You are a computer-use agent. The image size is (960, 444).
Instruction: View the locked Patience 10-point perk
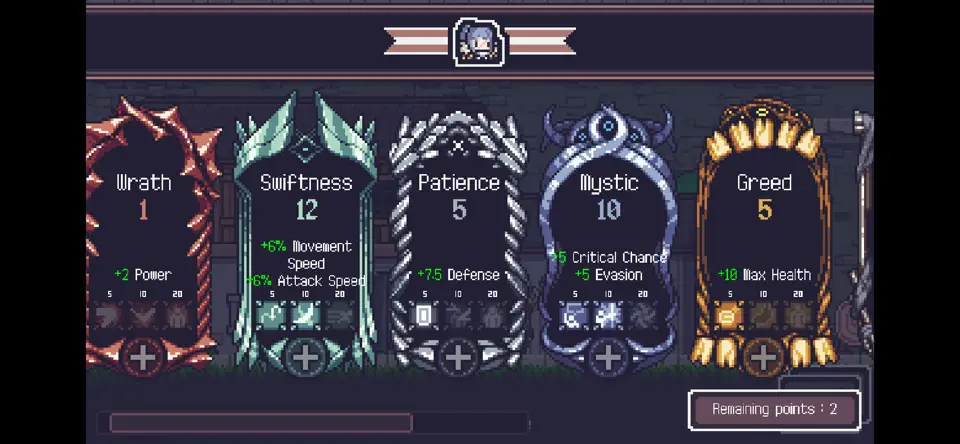pos(458,316)
